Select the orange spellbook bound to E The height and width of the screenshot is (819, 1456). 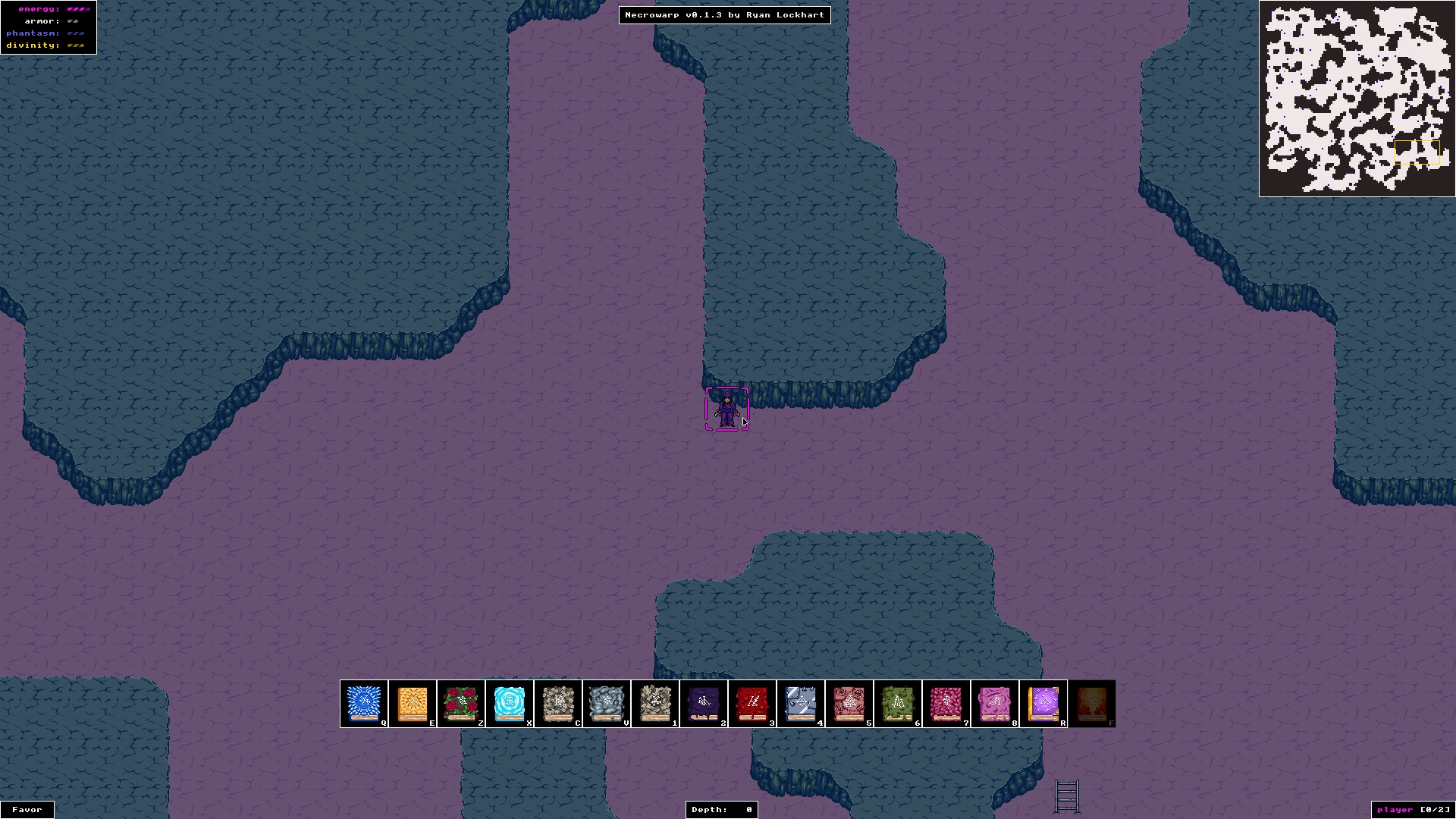pyautogui.click(x=413, y=703)
